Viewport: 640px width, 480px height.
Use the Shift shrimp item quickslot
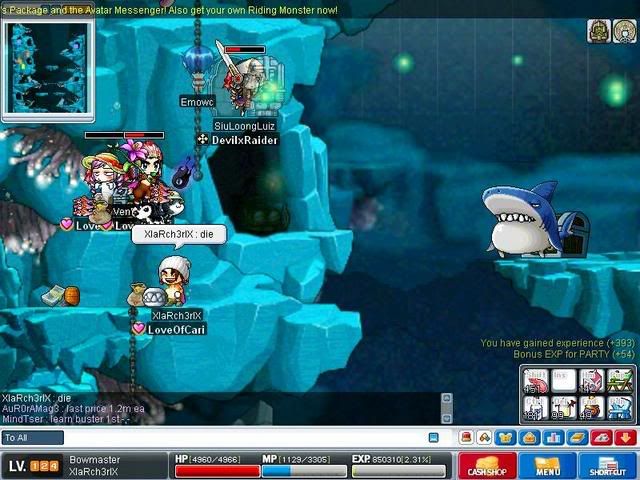click(x=536, y=382)
